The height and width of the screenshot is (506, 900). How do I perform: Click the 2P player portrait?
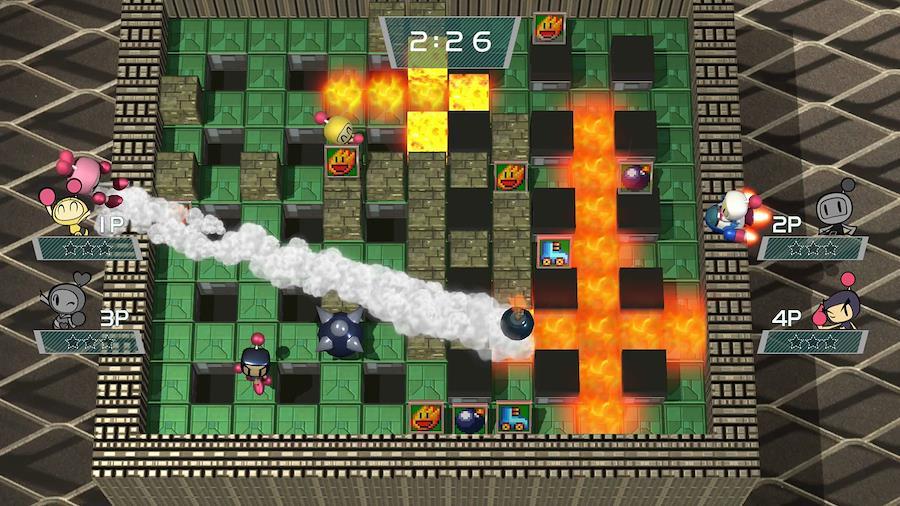835,210
